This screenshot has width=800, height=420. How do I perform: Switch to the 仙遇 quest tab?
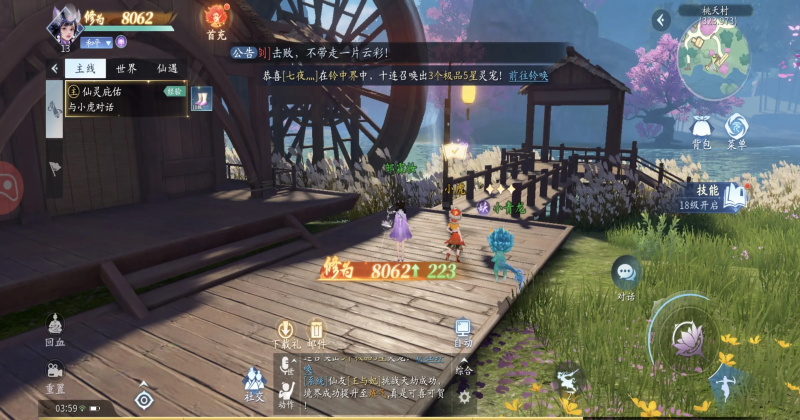pos(167,69)
